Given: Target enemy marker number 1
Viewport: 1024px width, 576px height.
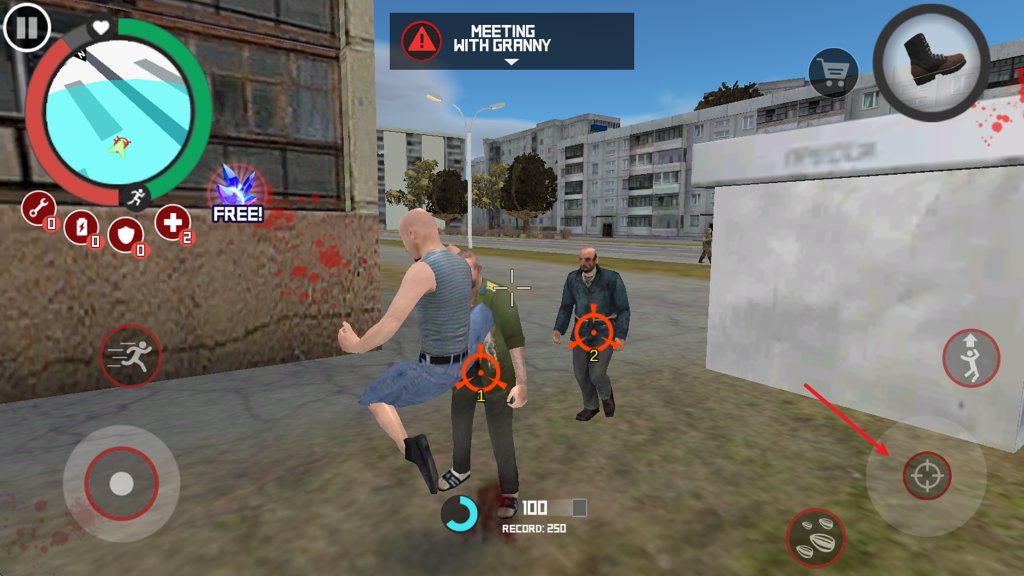Looking at the screenshot, I should (x=480, y=371).
